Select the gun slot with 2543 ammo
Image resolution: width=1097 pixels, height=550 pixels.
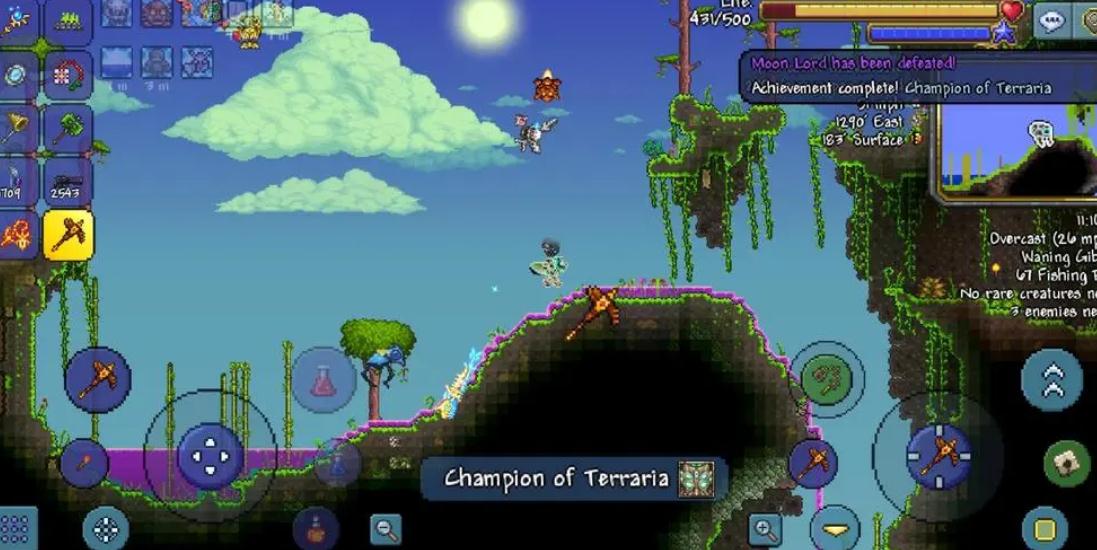68,181
